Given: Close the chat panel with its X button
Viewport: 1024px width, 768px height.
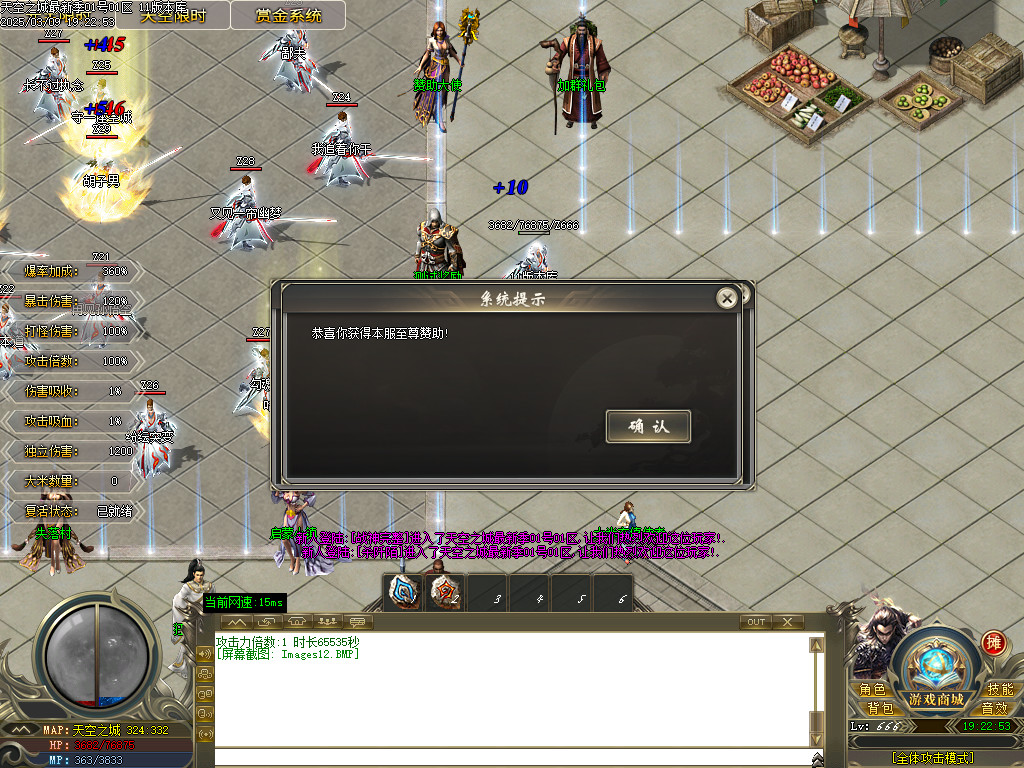Looking at the screenshot, I should (787, 622).
